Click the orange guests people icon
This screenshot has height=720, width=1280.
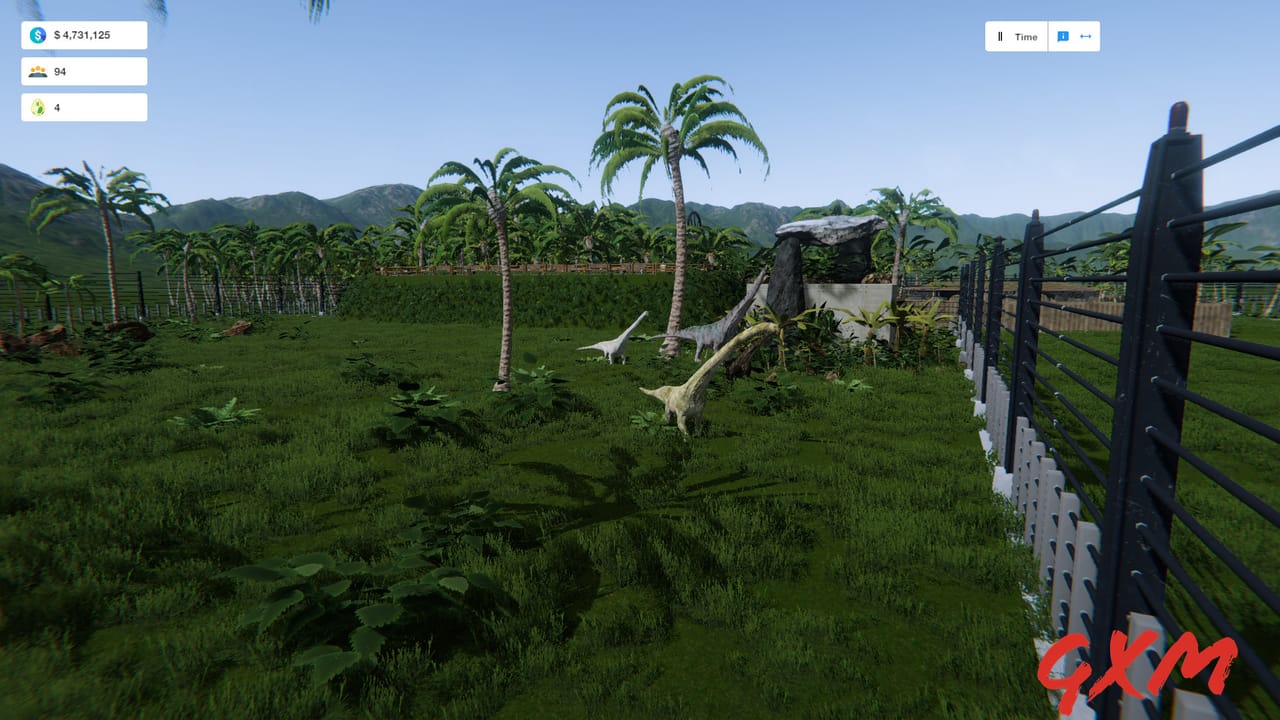coord(37,71)
